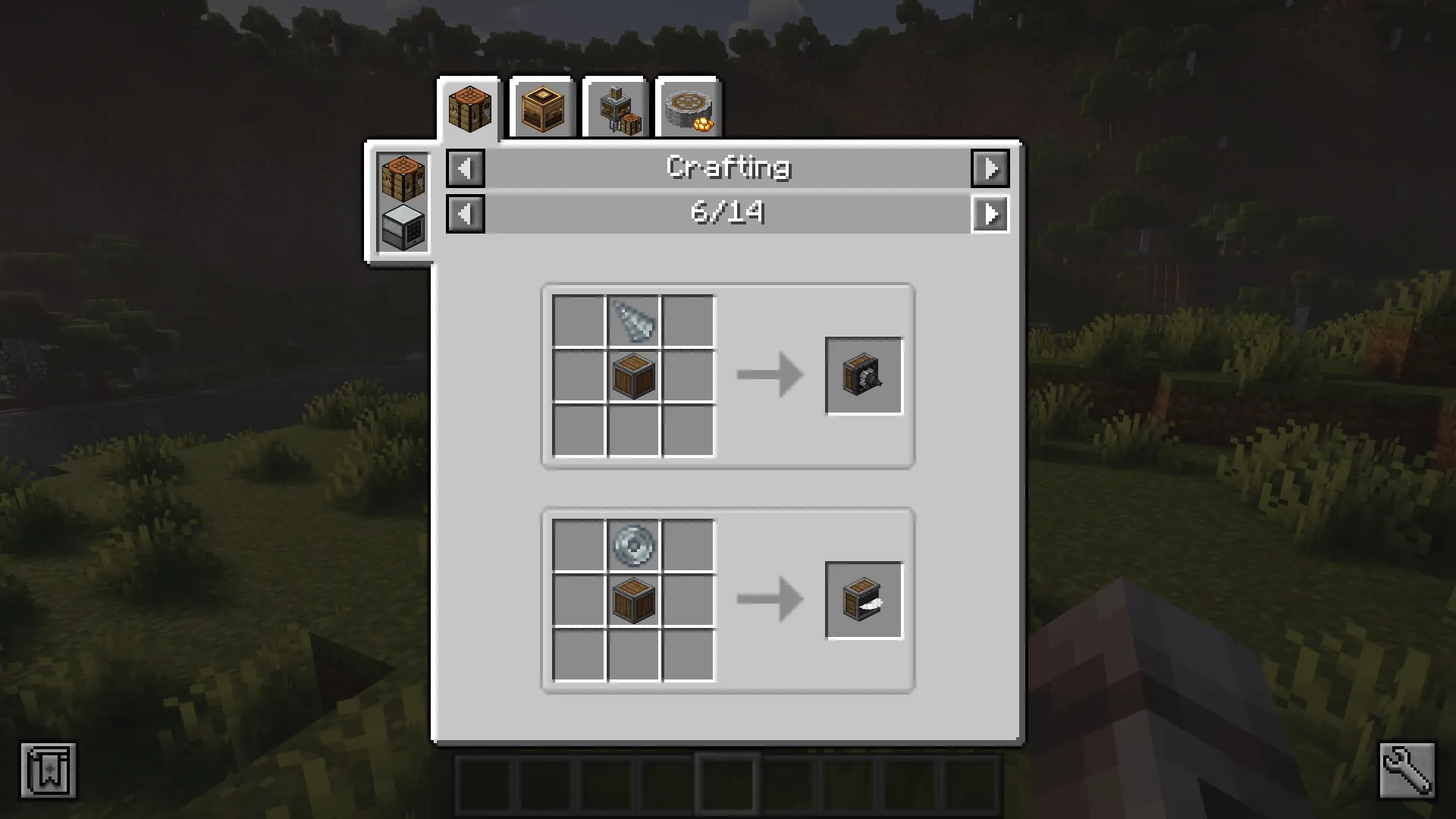Select the circular saw blade ingredient
This screenshot has width=1456, height=819.
pos(633,546)
